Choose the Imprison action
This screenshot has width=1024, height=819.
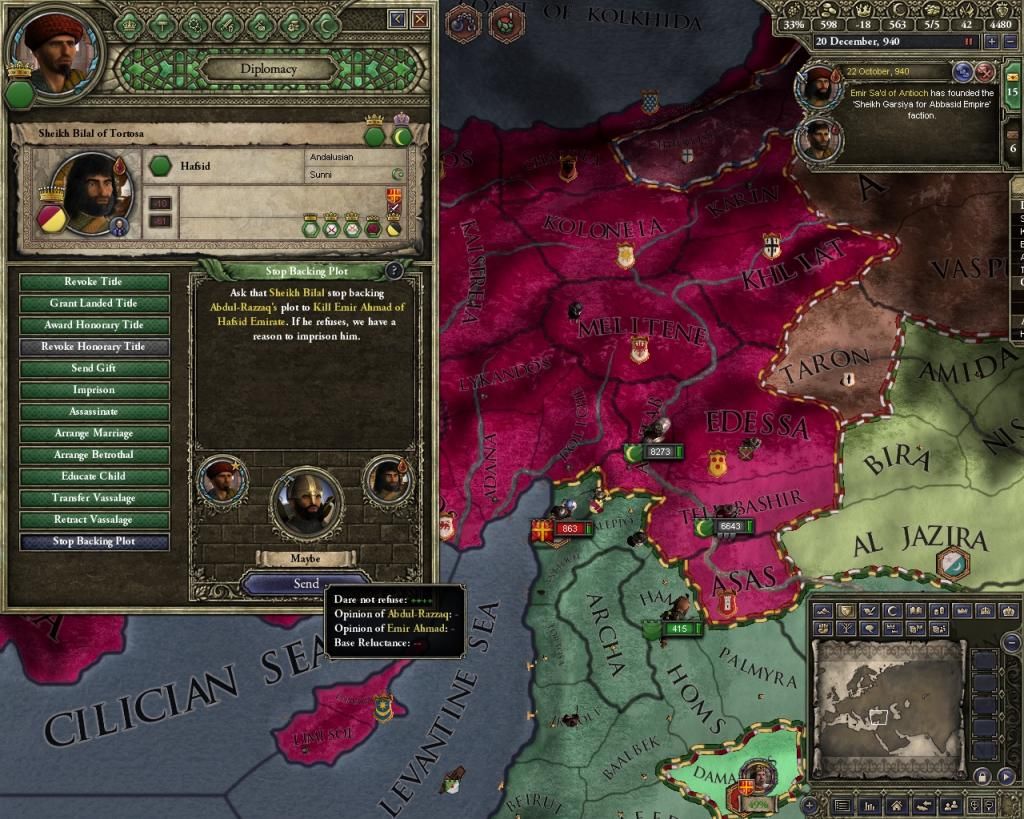pos(94,390)
